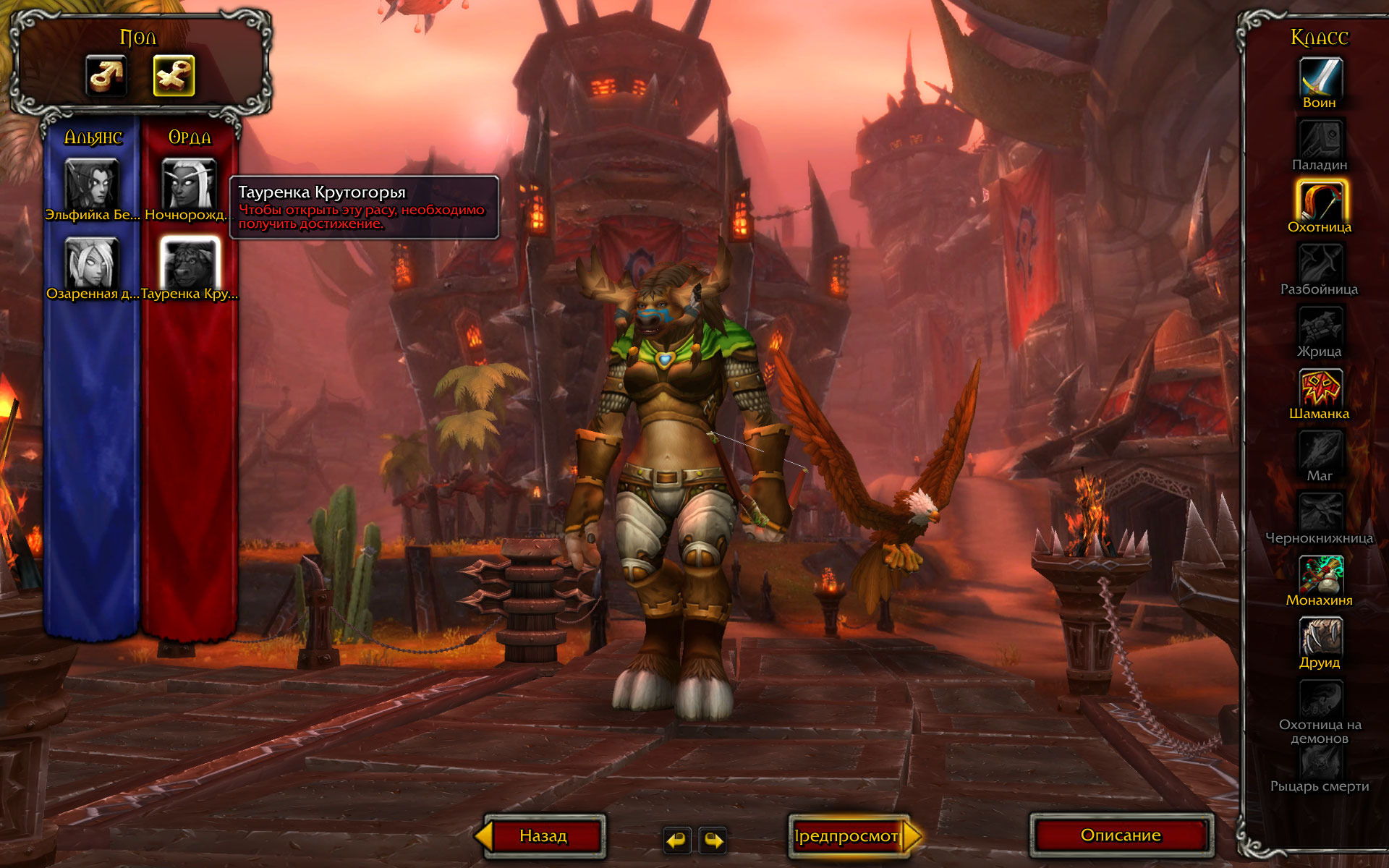This screenshot has width=1389, height=868.
Task: Rotate the character left with arrow button
Action: [x=677, y=840]
